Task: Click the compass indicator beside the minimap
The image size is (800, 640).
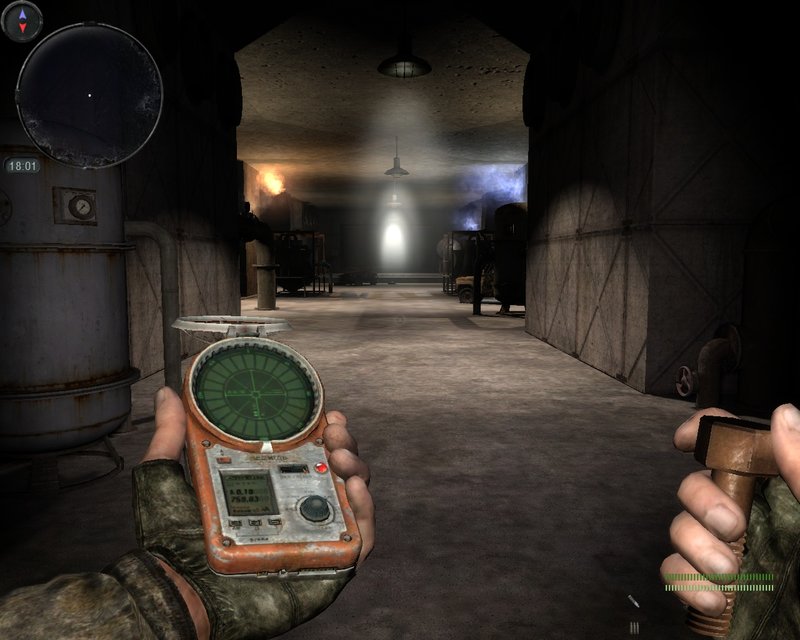Action: (23, 20)
